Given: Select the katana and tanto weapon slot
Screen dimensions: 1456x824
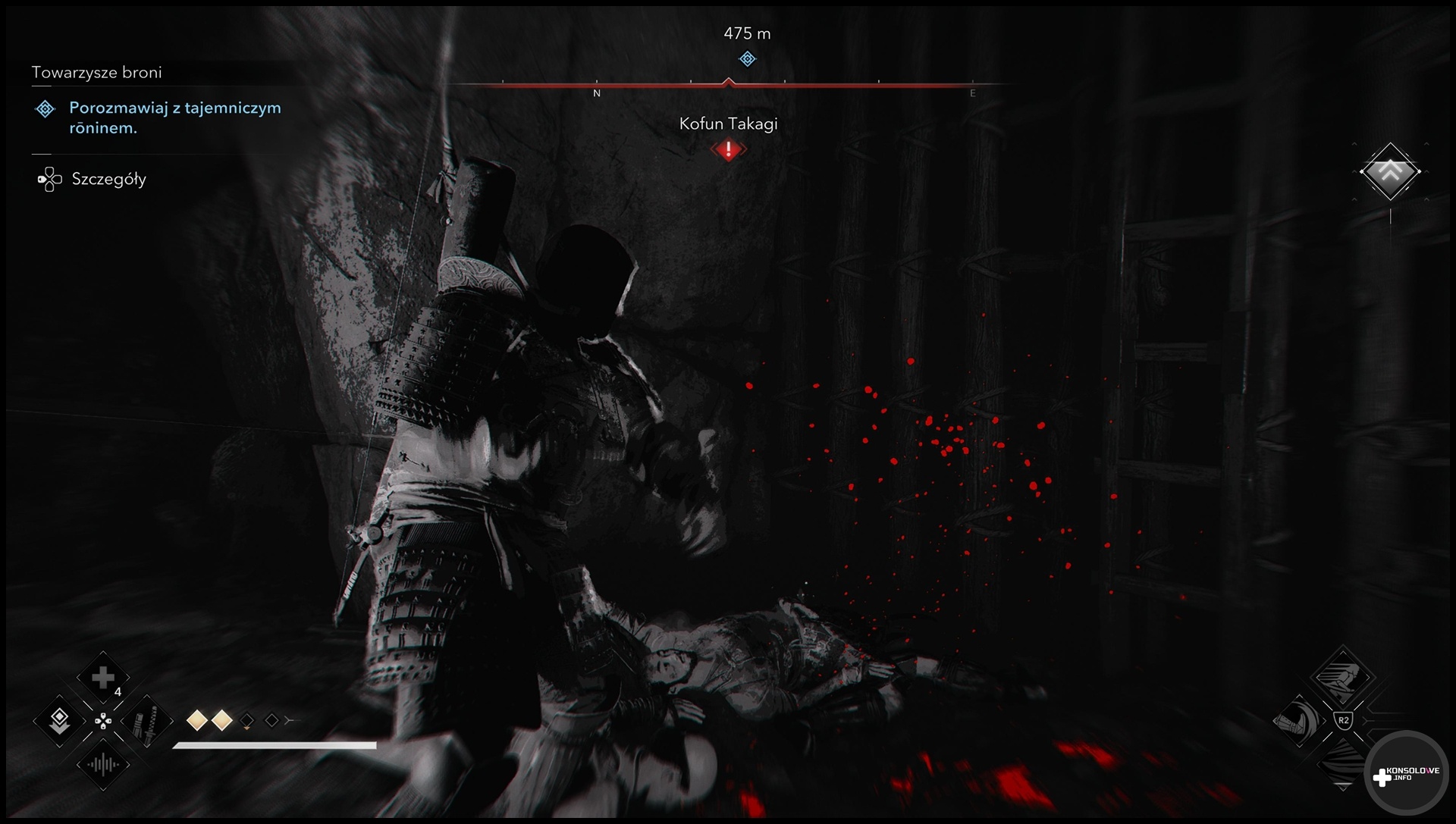Looking at the screenshot, I should pyautogui.click(x=146, y=721).
